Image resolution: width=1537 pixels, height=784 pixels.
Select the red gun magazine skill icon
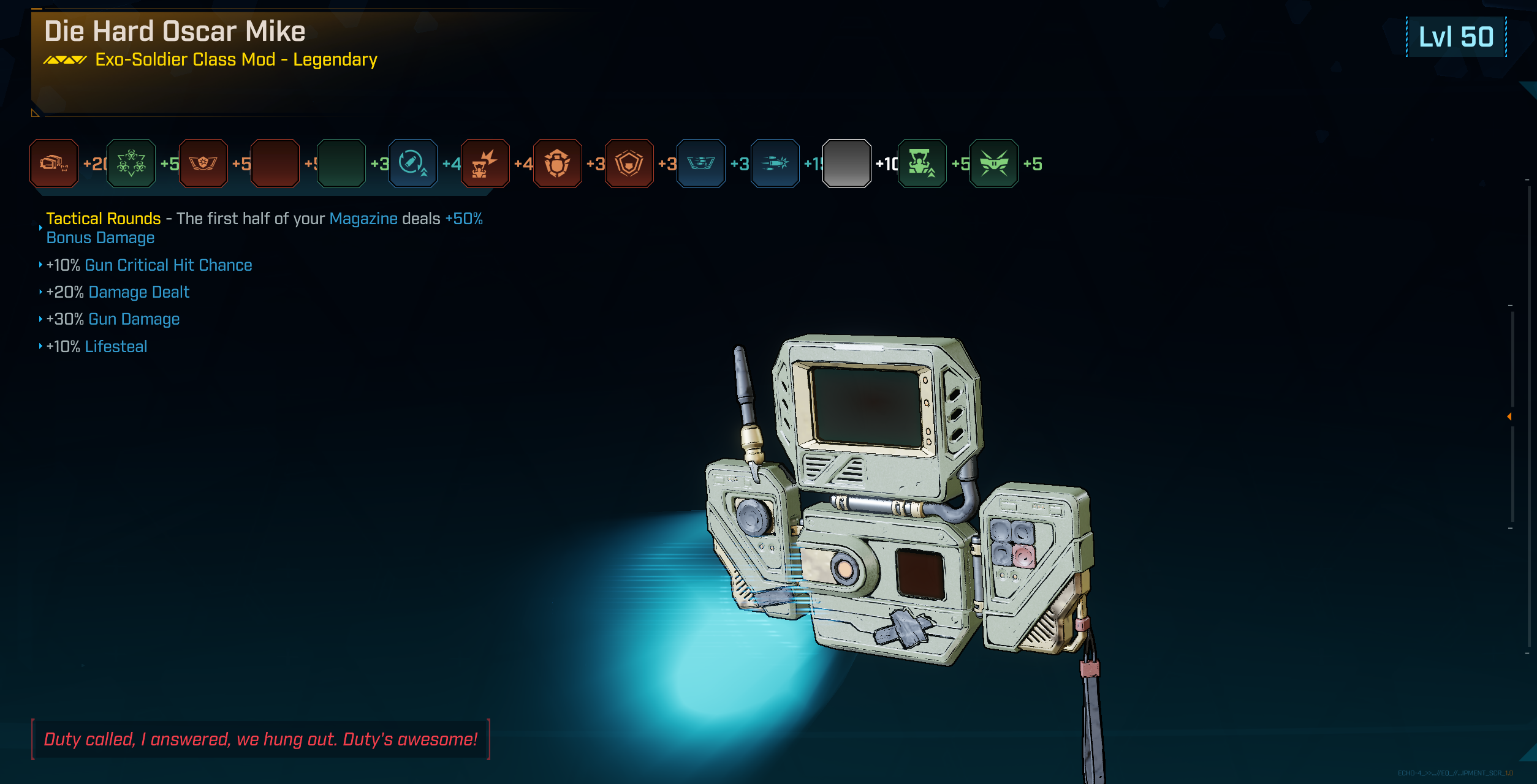coord(54,164)
